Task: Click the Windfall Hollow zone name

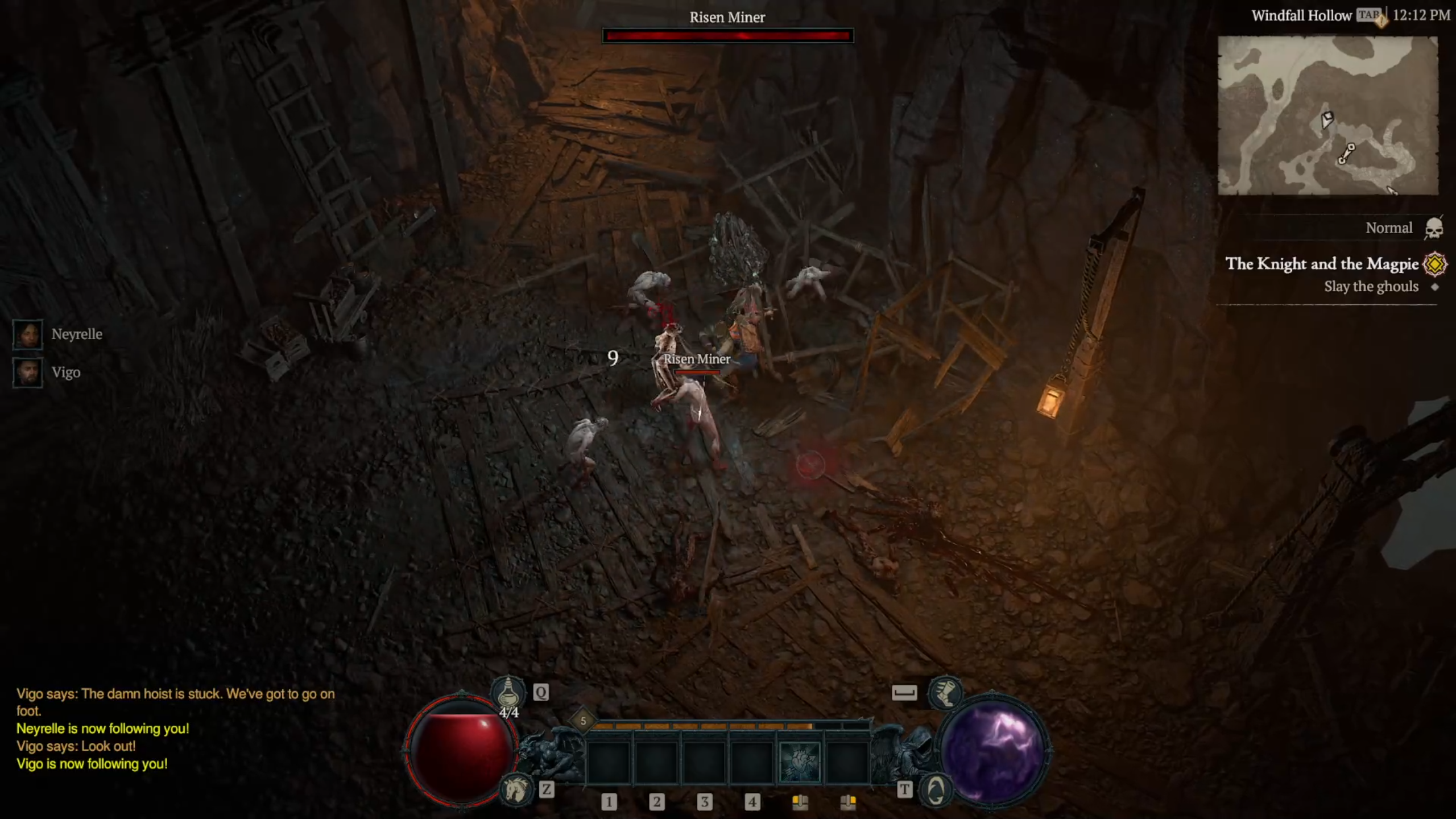Action: pos(1301,16)
